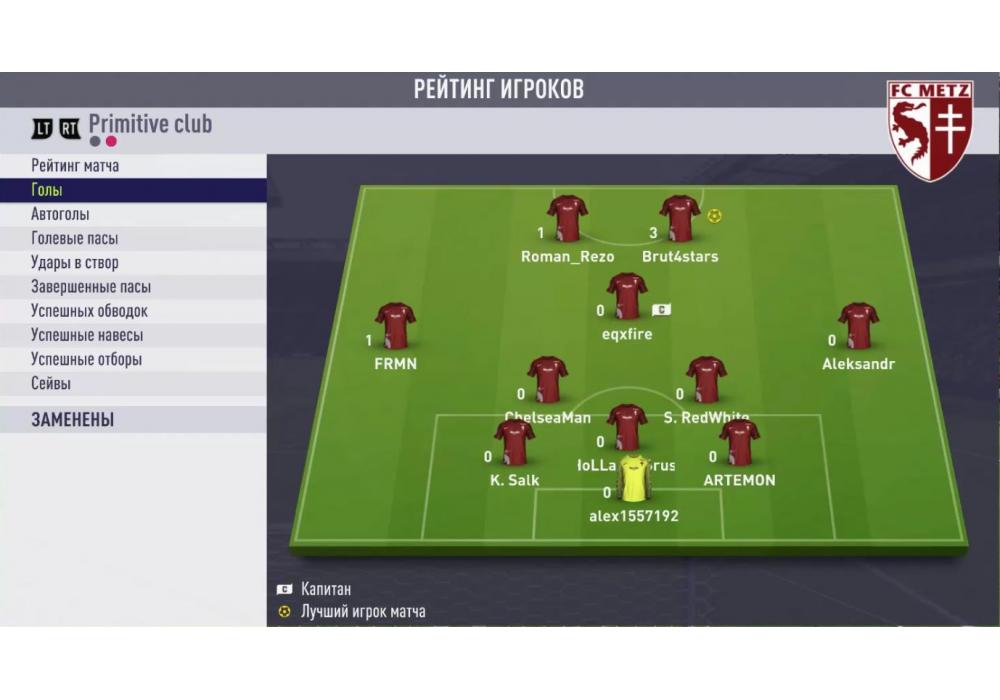Viewport: 1000px width, 700px height.
Task: Choose FRMN's shirt on the left wing
Action: click(395, 325)
